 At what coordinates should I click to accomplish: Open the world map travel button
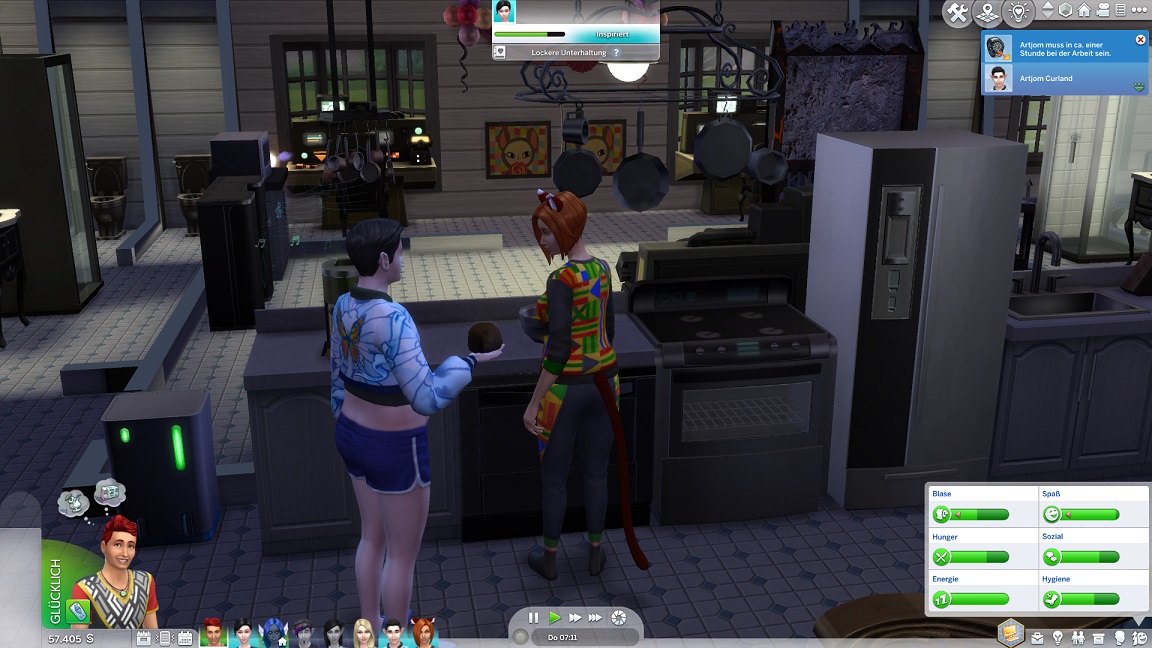coord(989,13)
